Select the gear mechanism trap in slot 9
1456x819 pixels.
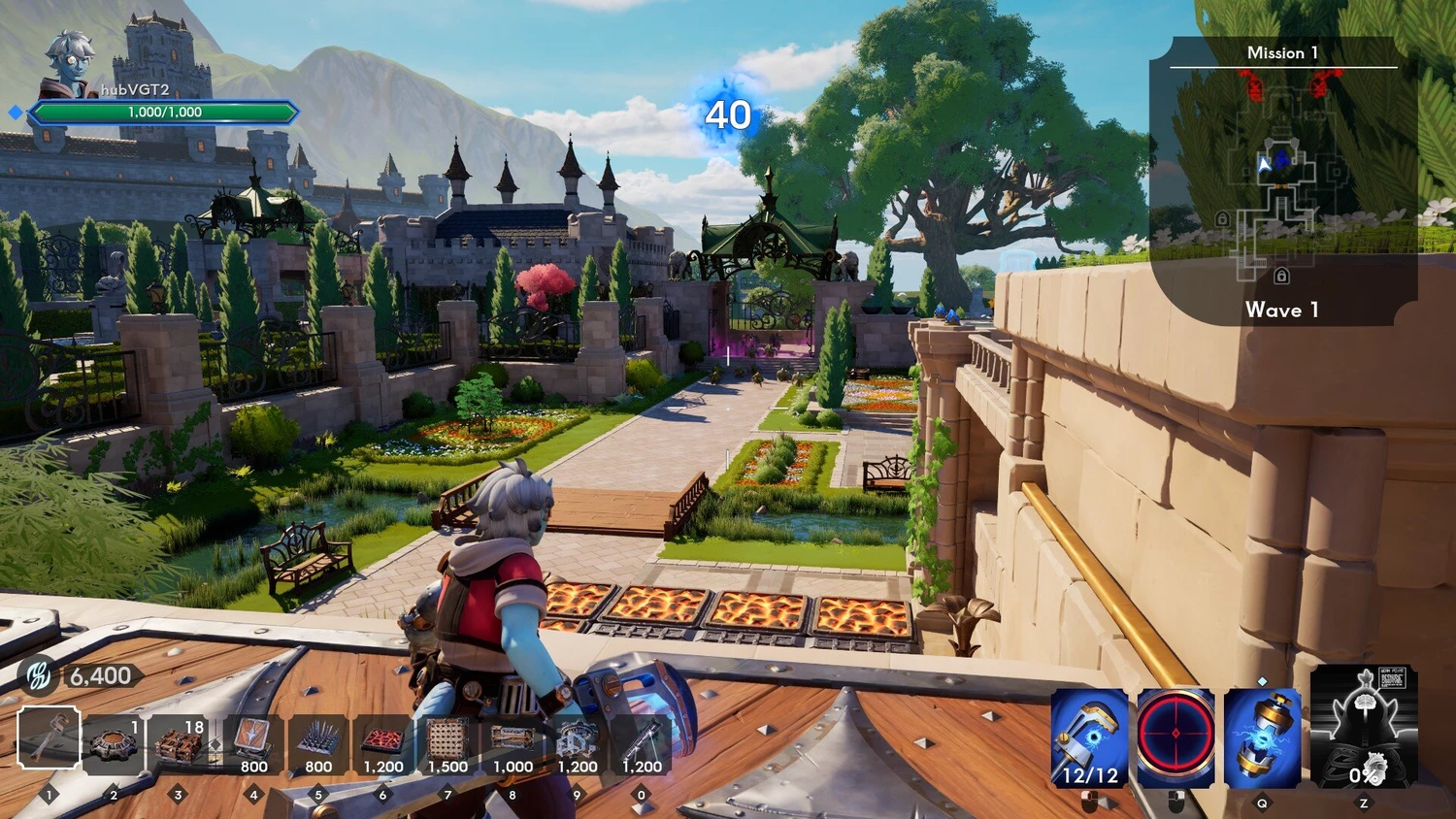[578, 744]
